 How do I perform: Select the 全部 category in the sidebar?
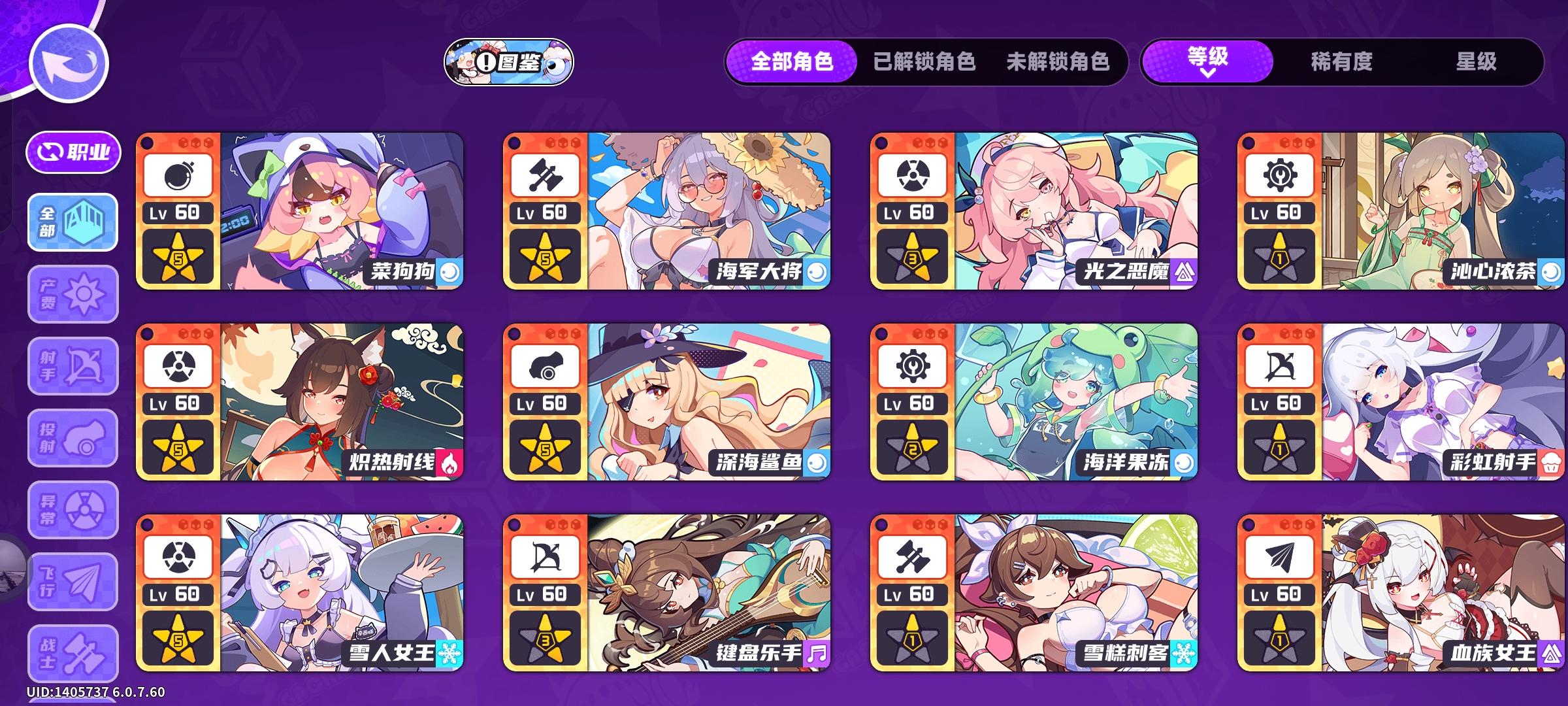click(72, 222)
